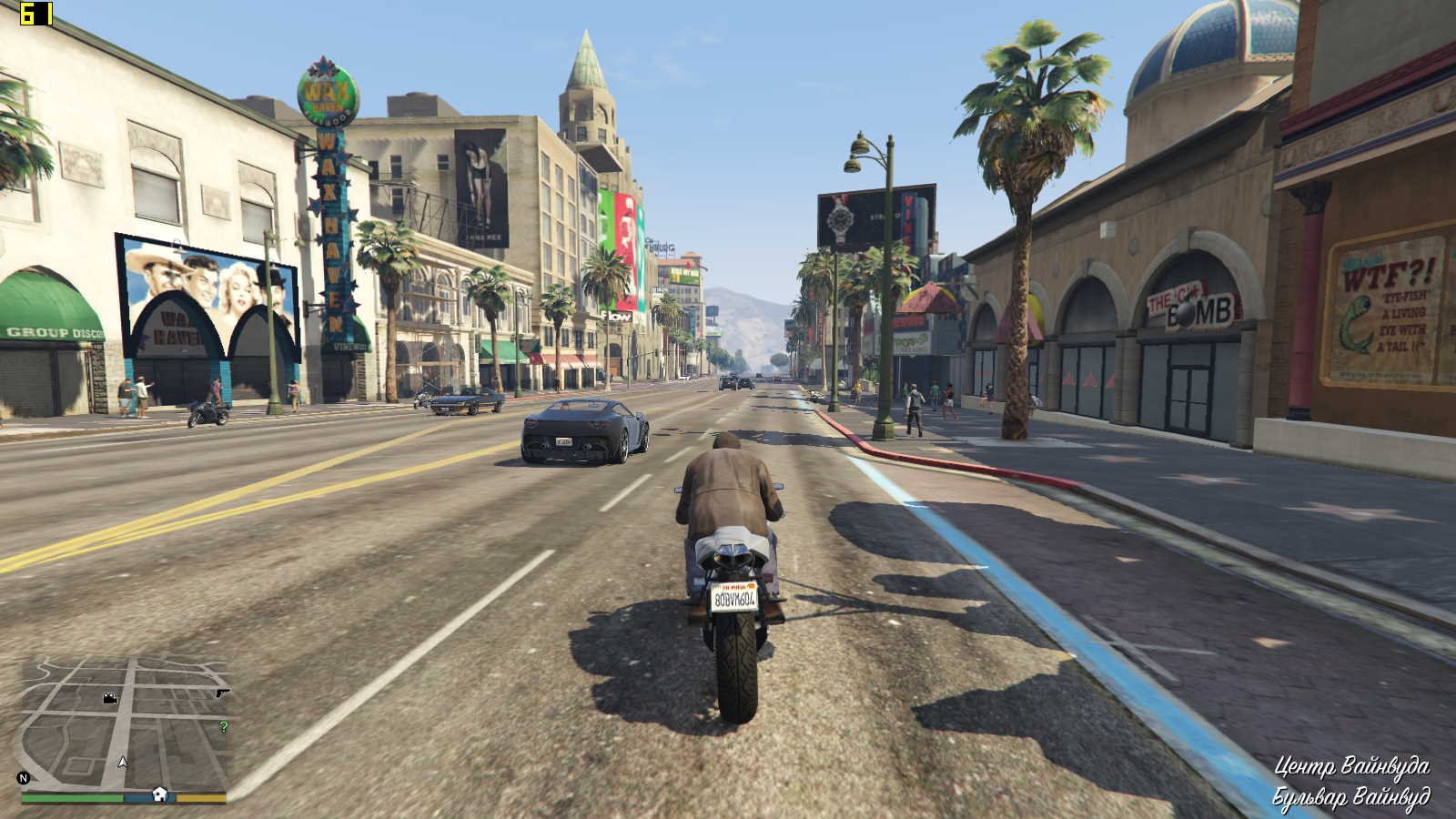Select the pistol gun shop marker on minimap
The image size is (1456, 819).
click(x=222, y=693)
